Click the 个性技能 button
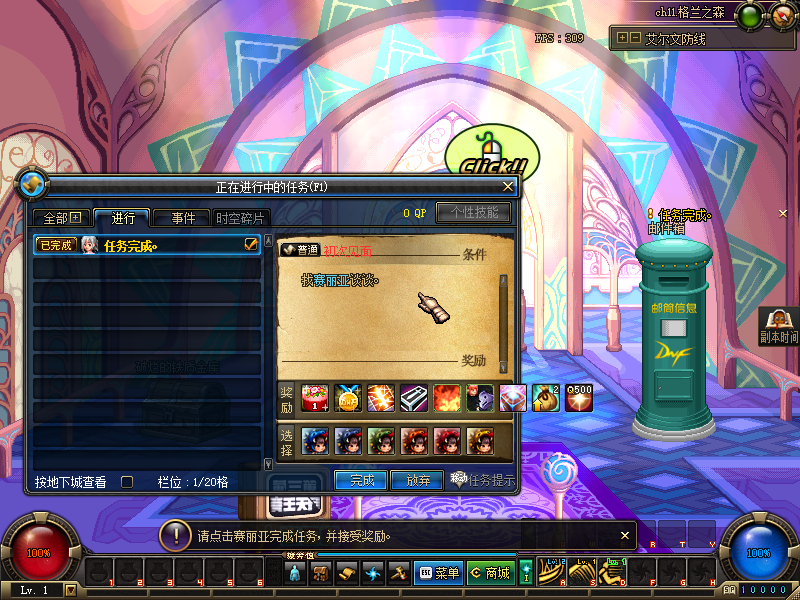800x600 pixels. [473, 212]
